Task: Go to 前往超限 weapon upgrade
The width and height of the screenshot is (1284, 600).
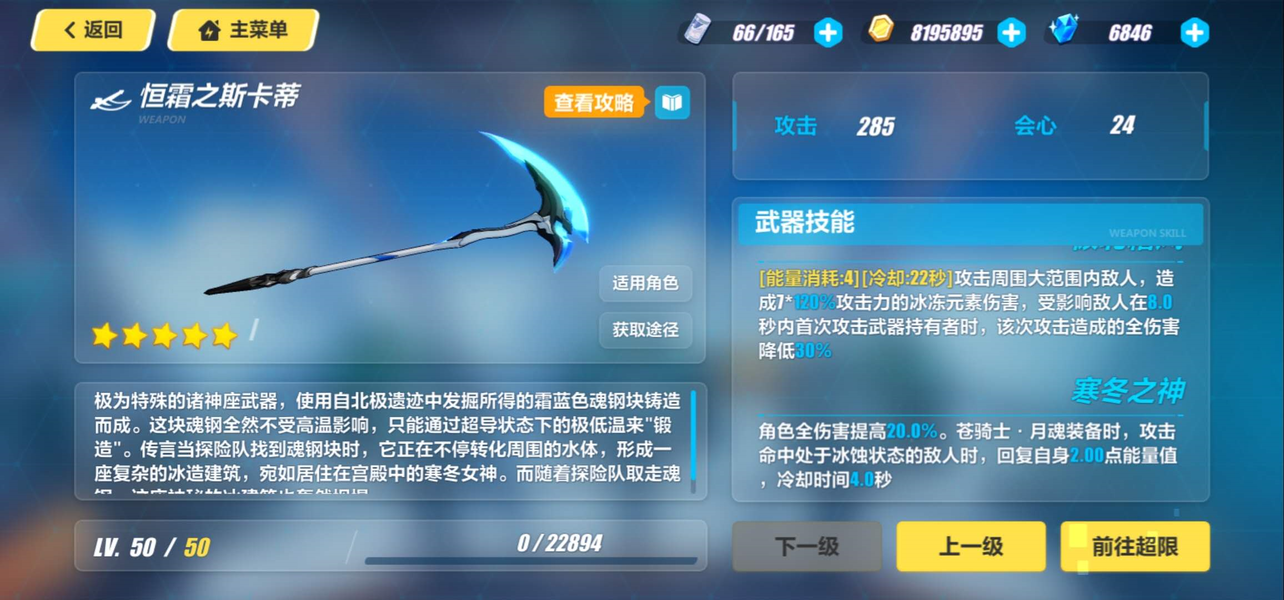Action: (1134, 546)
